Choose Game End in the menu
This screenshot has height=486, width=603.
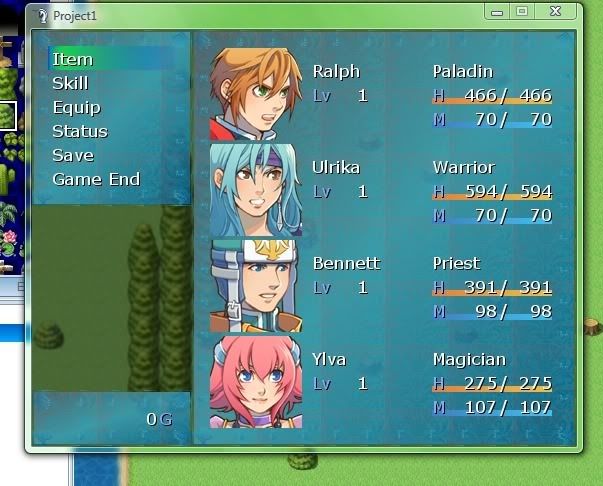tap(96, 179)
